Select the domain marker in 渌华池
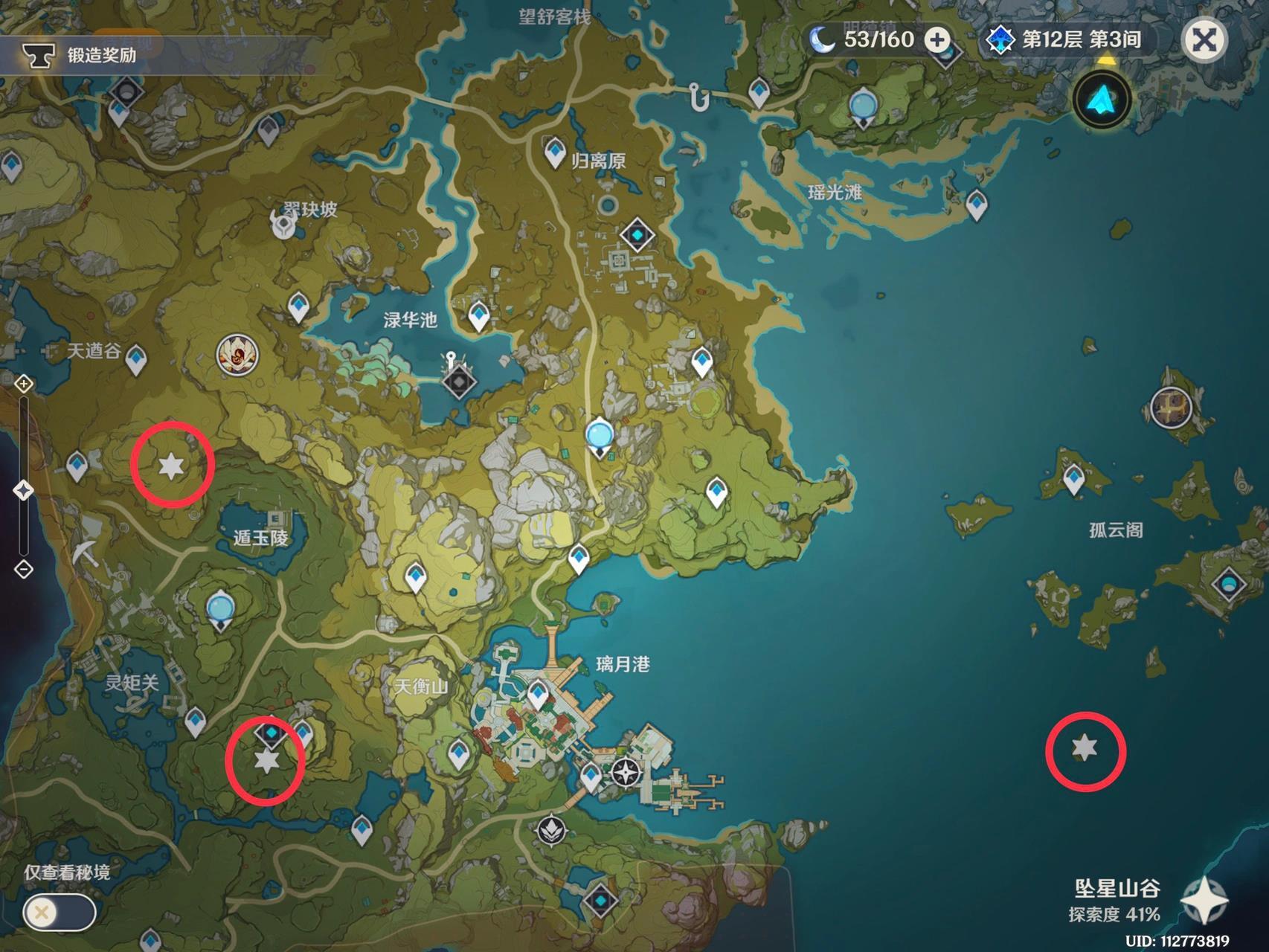Image resolution: width=1269 pixels, height=952 pixels. pyautogui.click(x=458, y=382)
